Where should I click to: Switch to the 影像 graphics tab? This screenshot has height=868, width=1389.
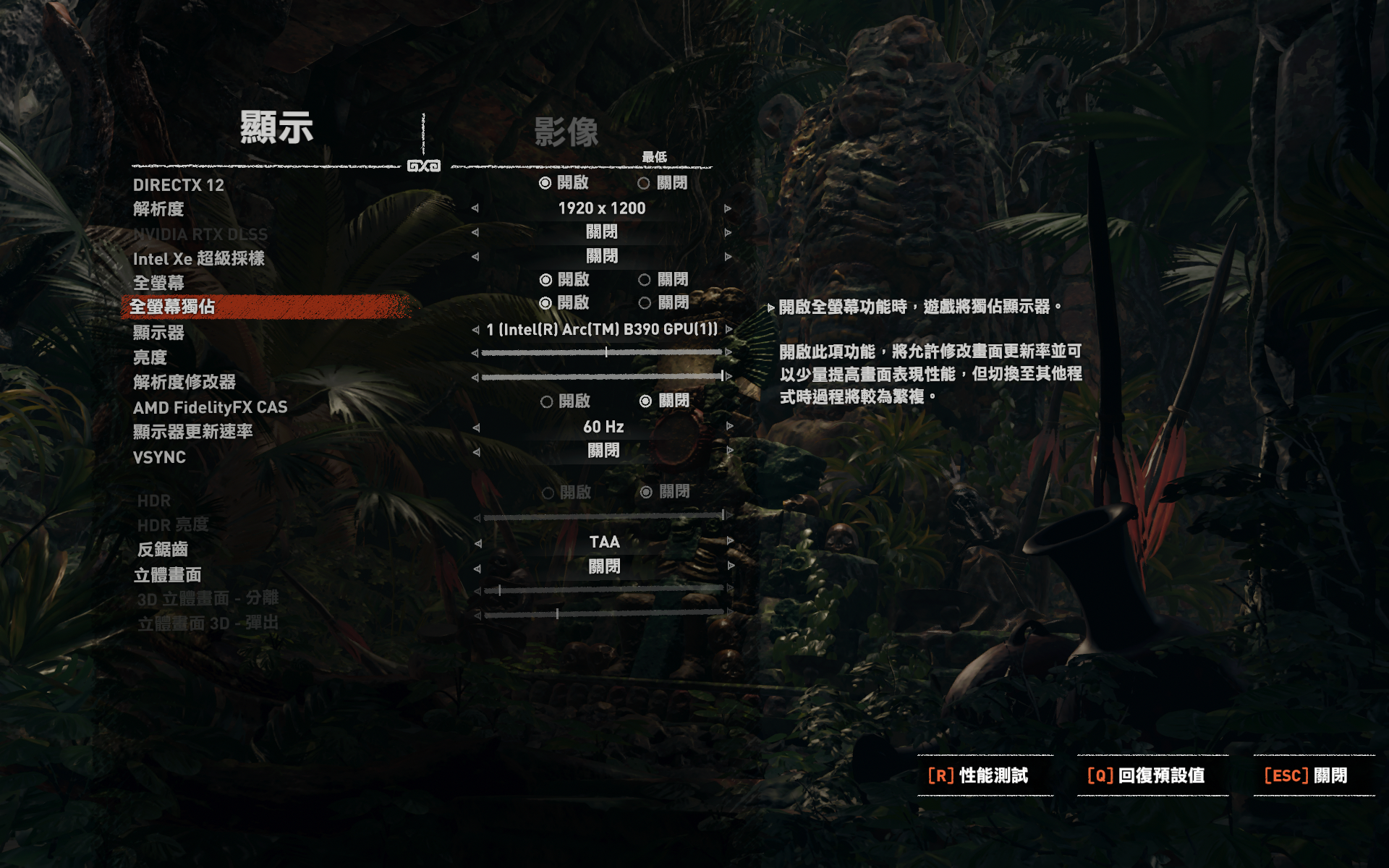566,132
